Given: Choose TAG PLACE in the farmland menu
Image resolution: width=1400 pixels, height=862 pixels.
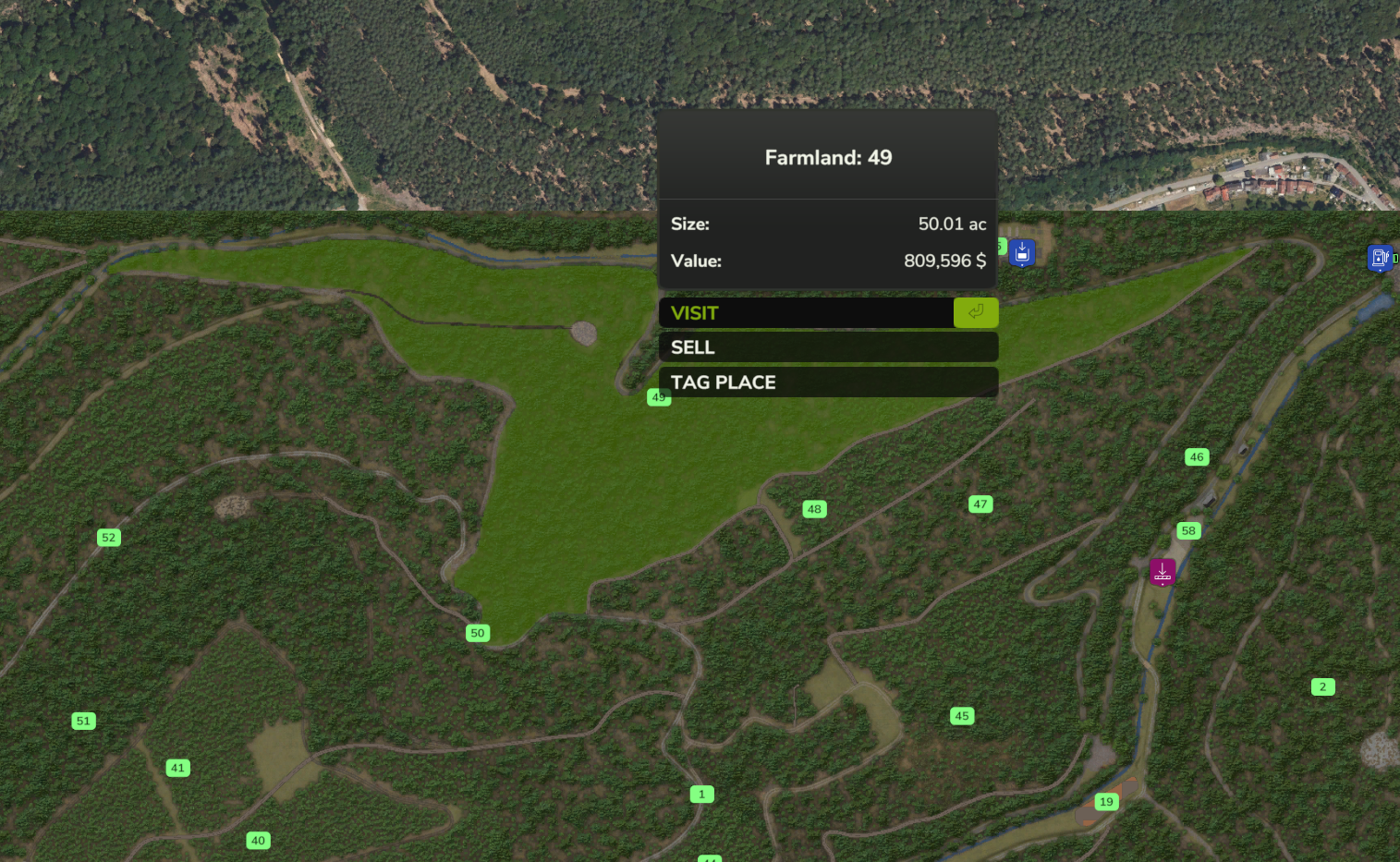Looking at the screenshot, I should point(827,382).
